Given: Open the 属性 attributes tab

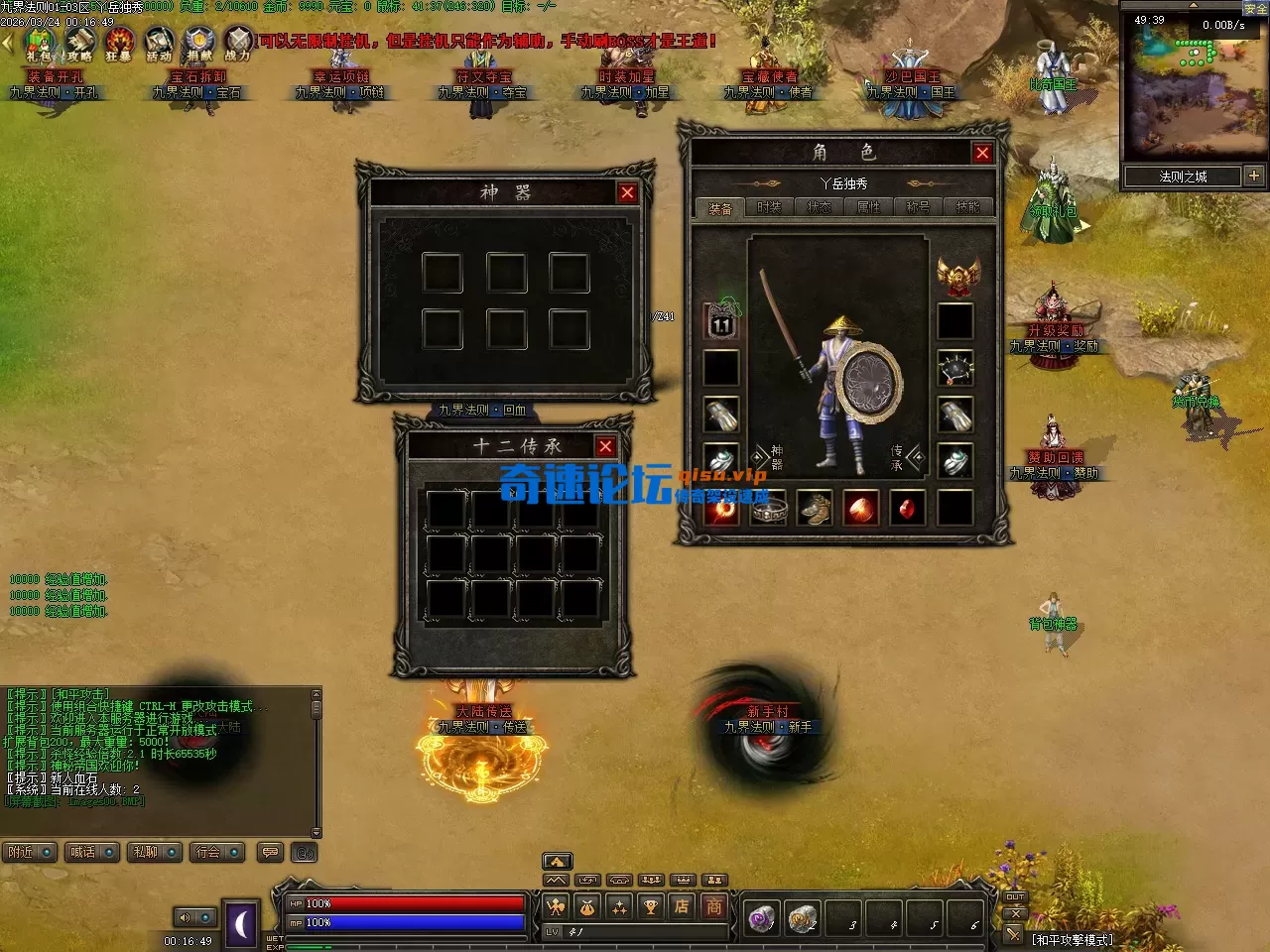Looking at the screenshot, I should 868,207.
